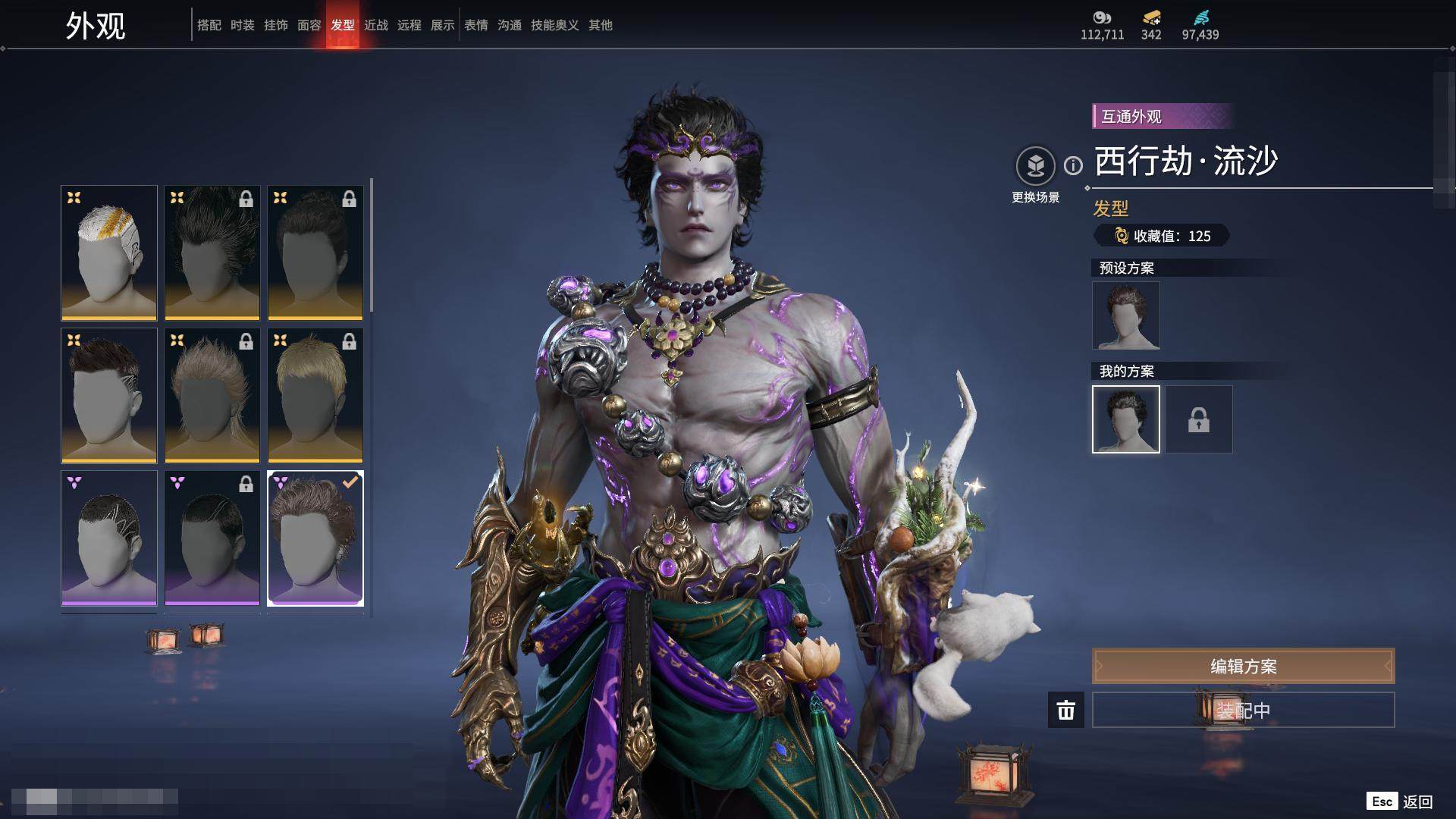
Task: Switch to the 时装 tab
Action: pos(243,25)
